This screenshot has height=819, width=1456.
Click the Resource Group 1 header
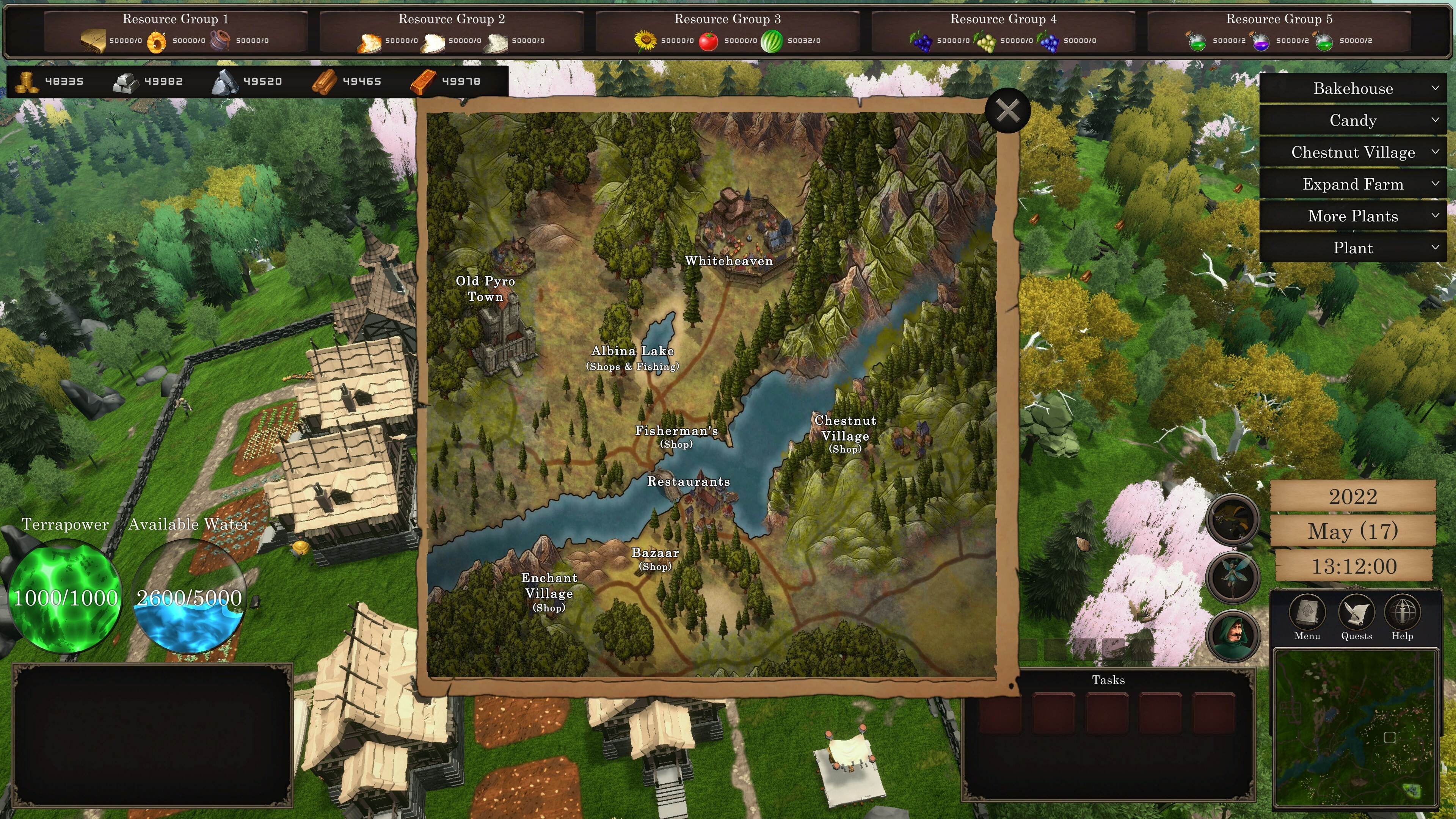tap(175, 18)
